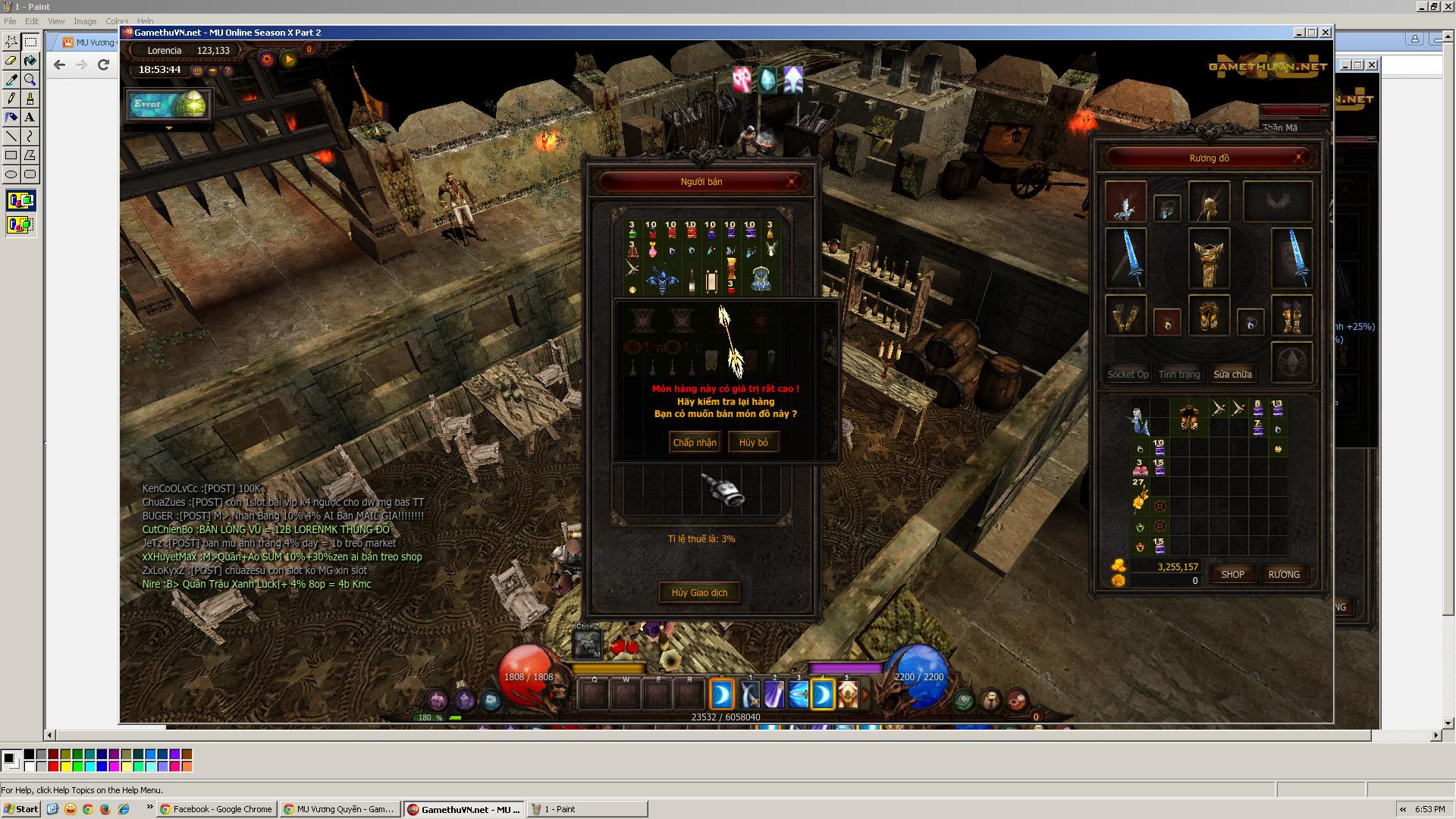Image resolution: width=1456 pixels, height=819 pixels.
Task: Open the orange gear settings icon
Action: point(266,58)
